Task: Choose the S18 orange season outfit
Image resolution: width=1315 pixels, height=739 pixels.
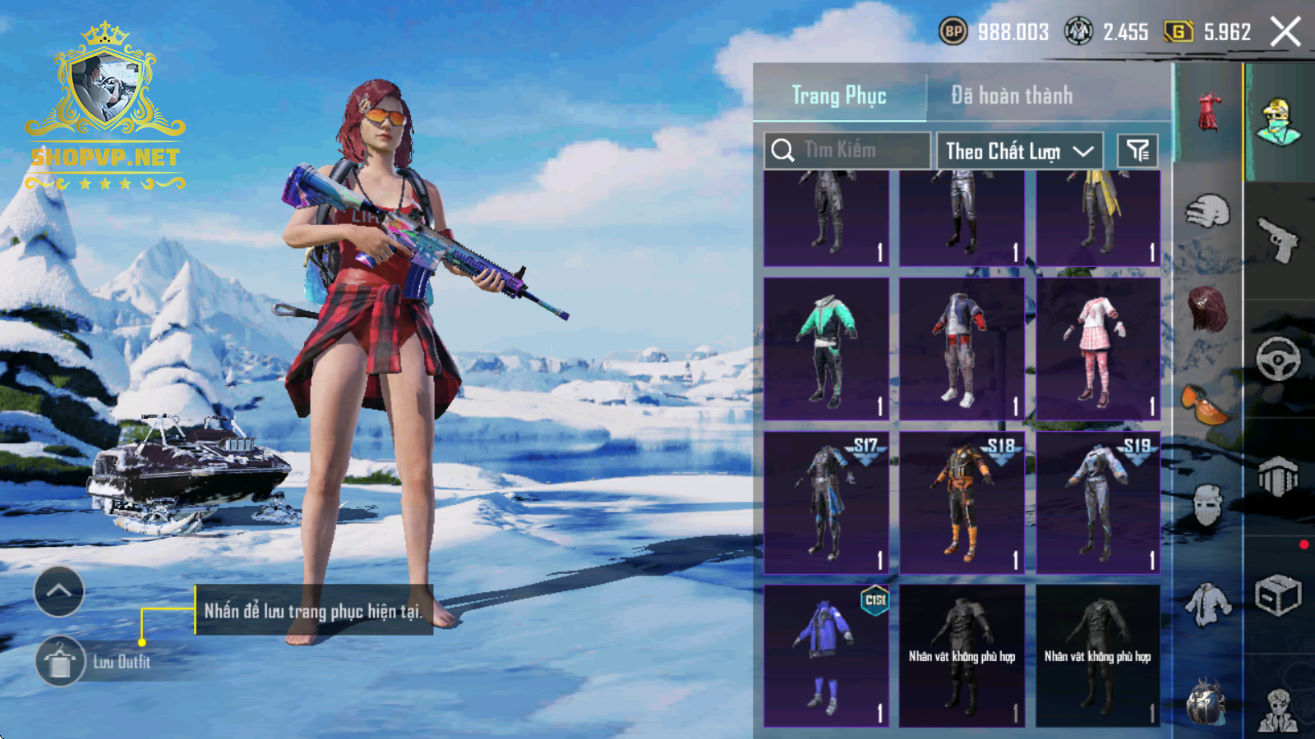Action: coord(961,501)
